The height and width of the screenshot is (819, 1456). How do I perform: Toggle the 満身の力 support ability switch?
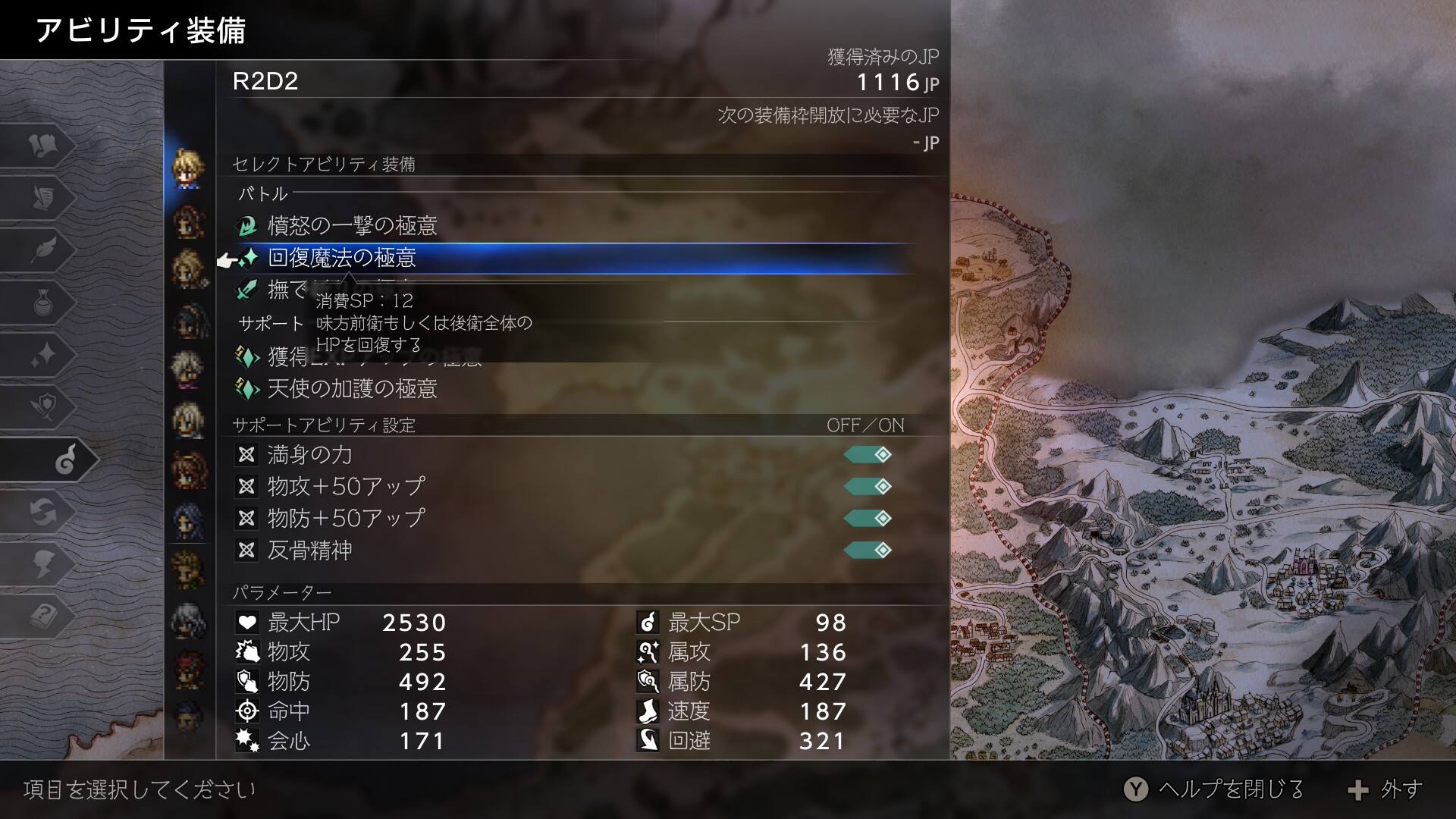(x=868, y=455)
